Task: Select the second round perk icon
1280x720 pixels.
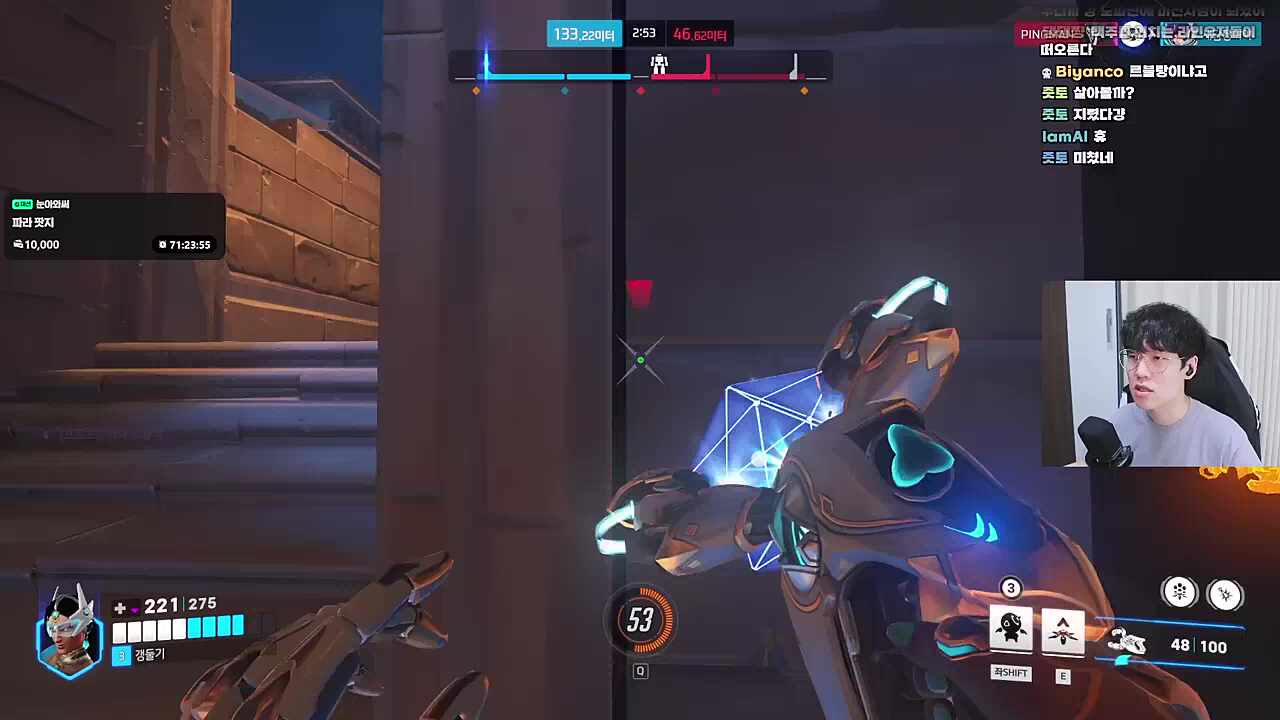Action: tap(1225, 595)
